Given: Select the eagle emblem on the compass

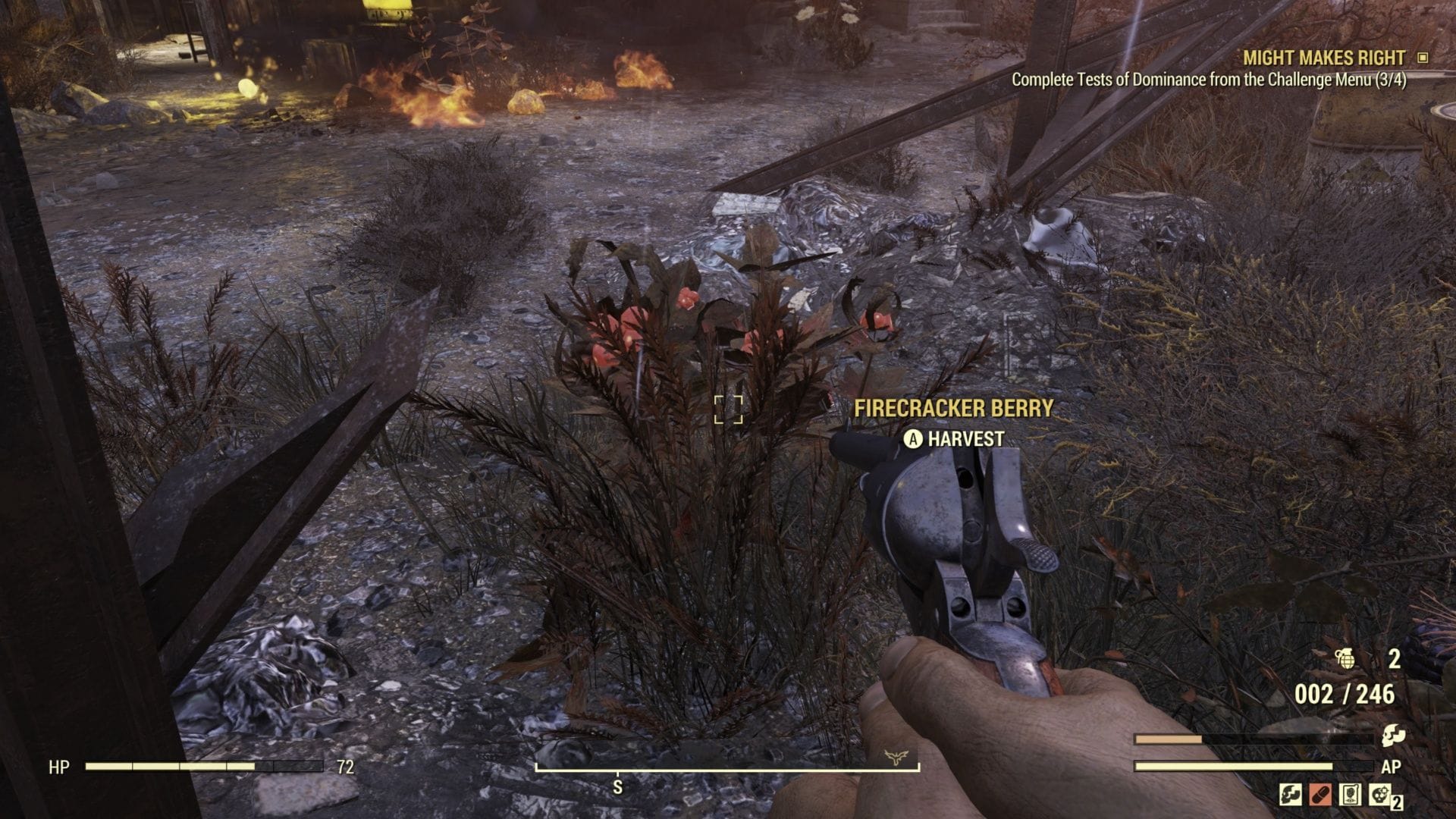Looking at the screenshot, I should click(896, 755).
